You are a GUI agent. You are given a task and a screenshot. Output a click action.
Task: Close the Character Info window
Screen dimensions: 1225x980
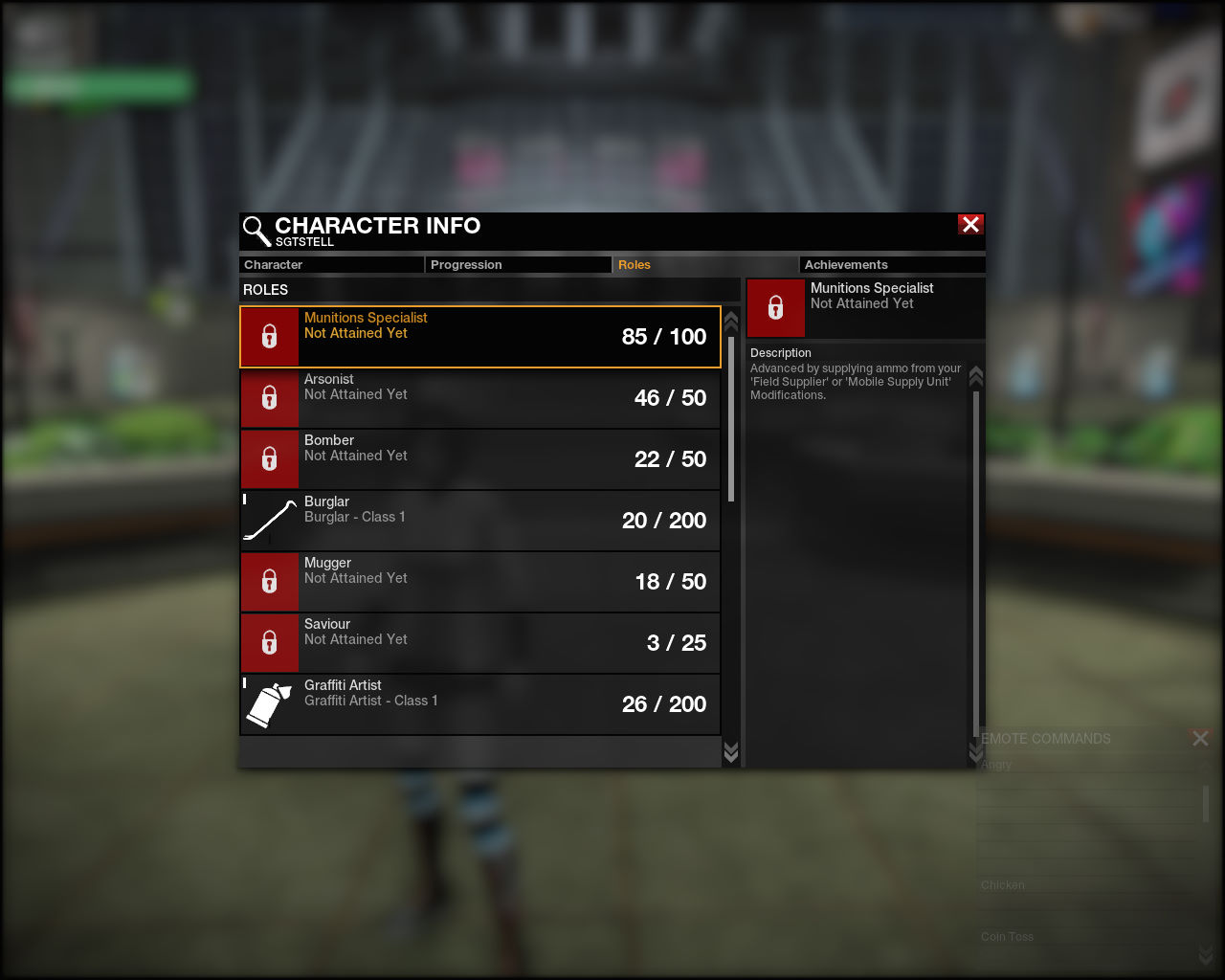(970, 225)
